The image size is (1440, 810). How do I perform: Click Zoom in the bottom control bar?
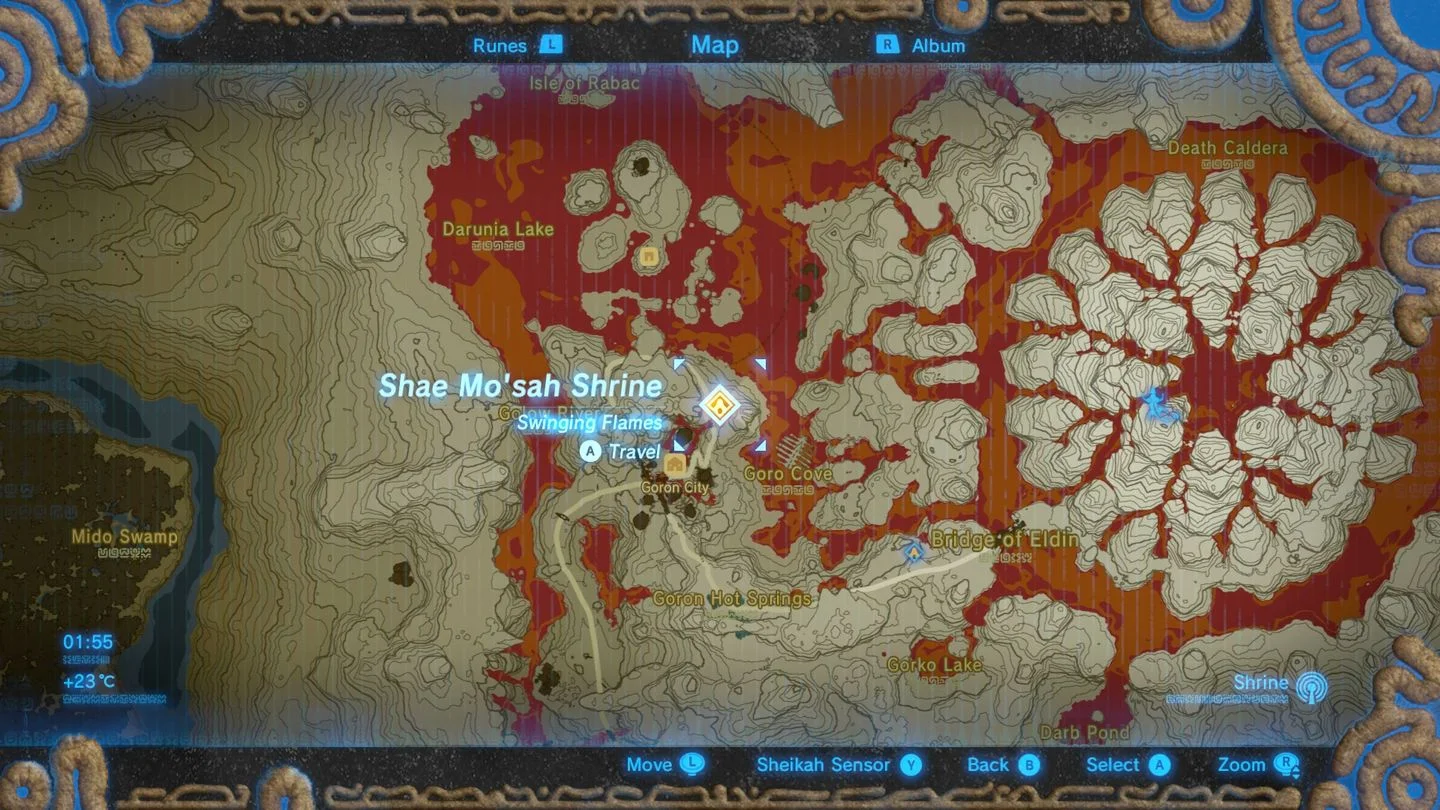pyautogui.click(x=1240, y=765)
